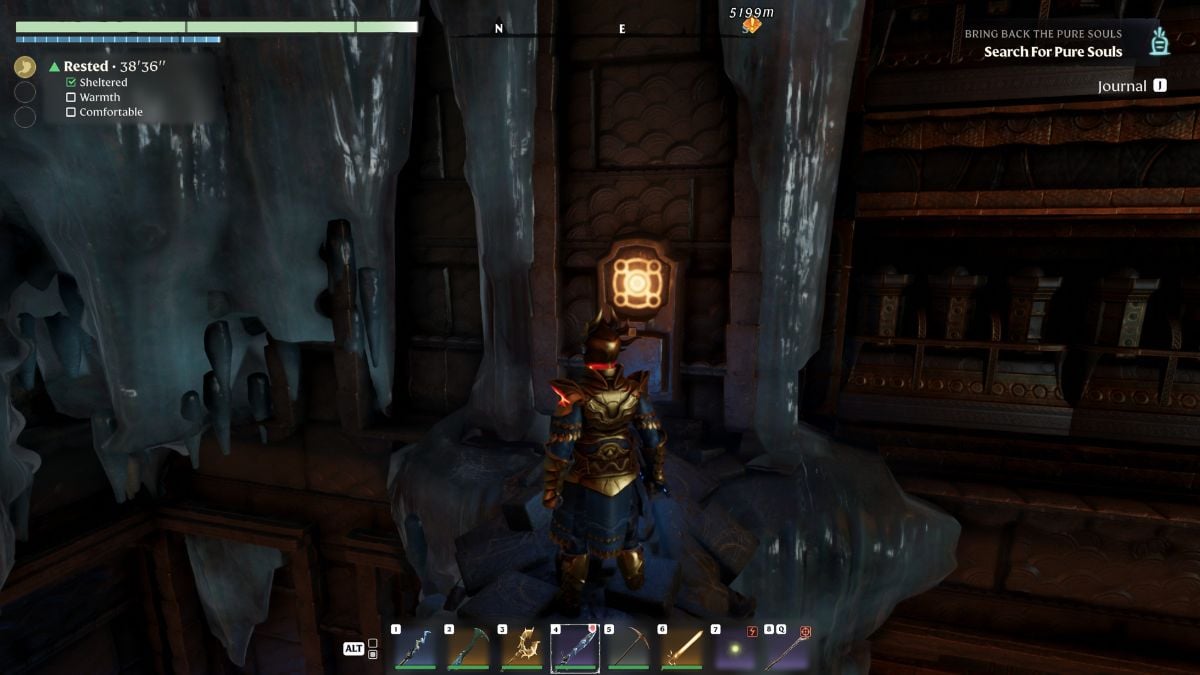Activate the glowing light orb in slot 7
This screenshot has height=675, width=1200.
pyautogui.click(x=734, y=648)
